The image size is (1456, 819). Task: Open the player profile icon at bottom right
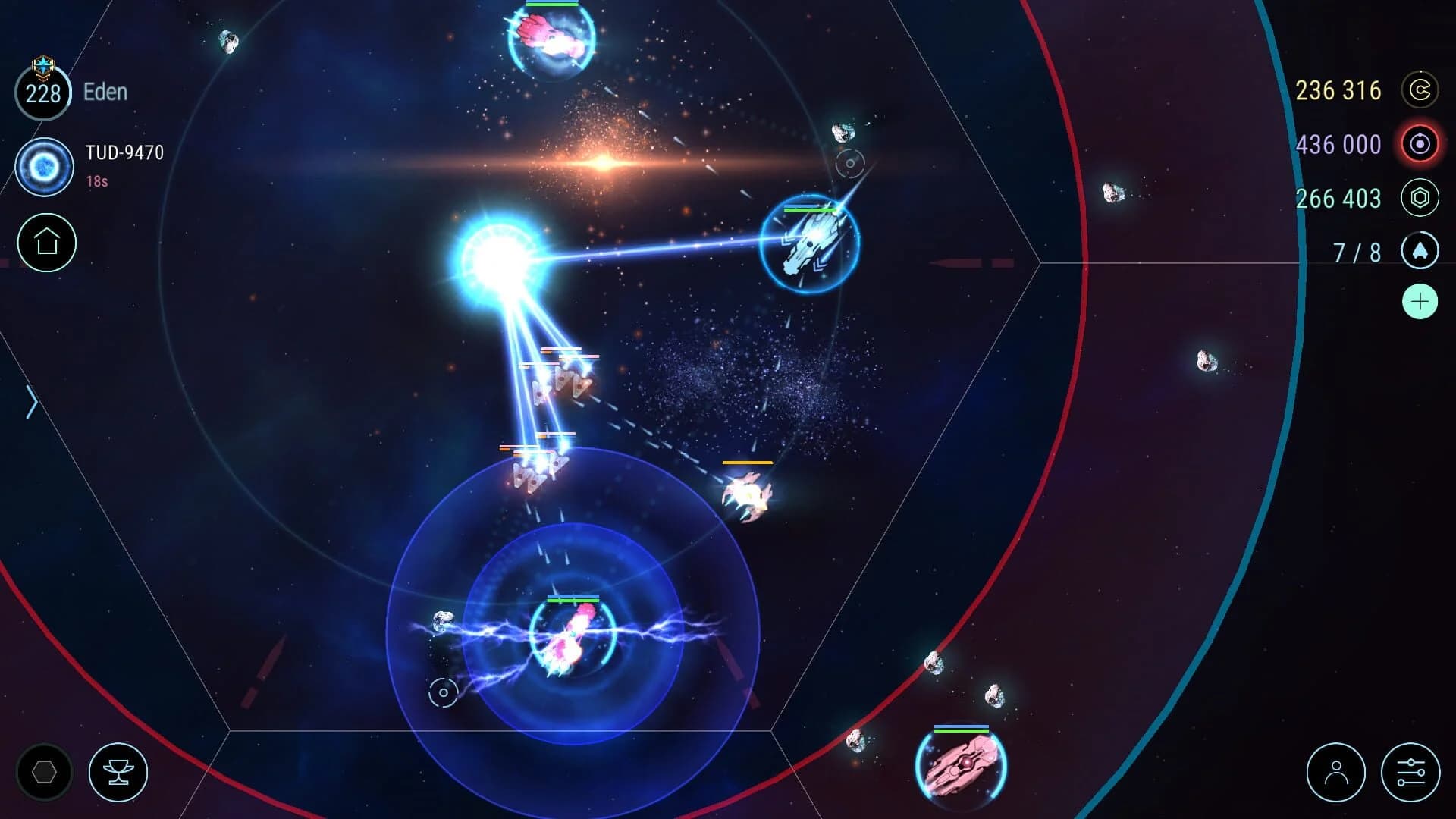click(1335, 771)
